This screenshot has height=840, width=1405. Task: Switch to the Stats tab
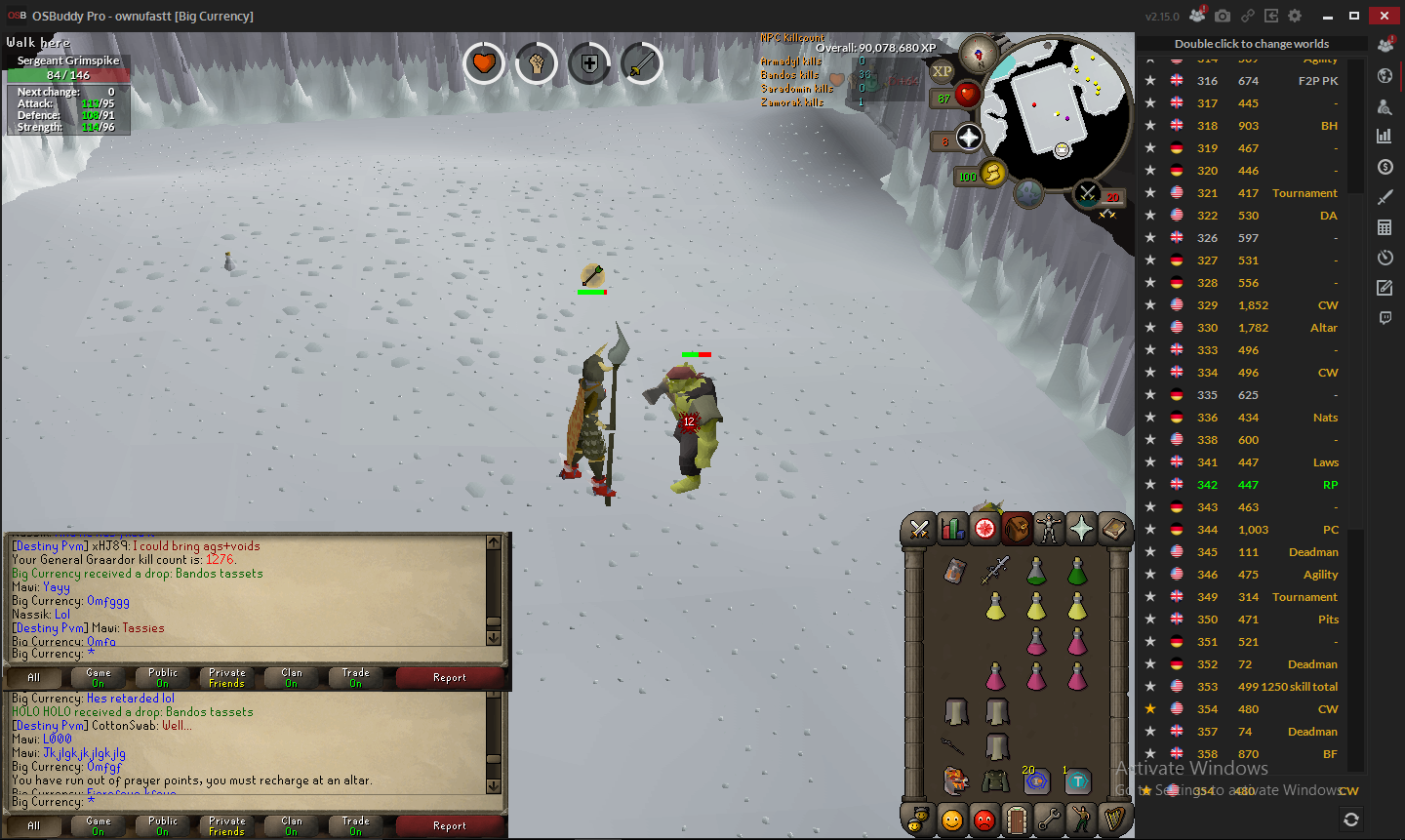pyautogui.click(x=951, y=529)
